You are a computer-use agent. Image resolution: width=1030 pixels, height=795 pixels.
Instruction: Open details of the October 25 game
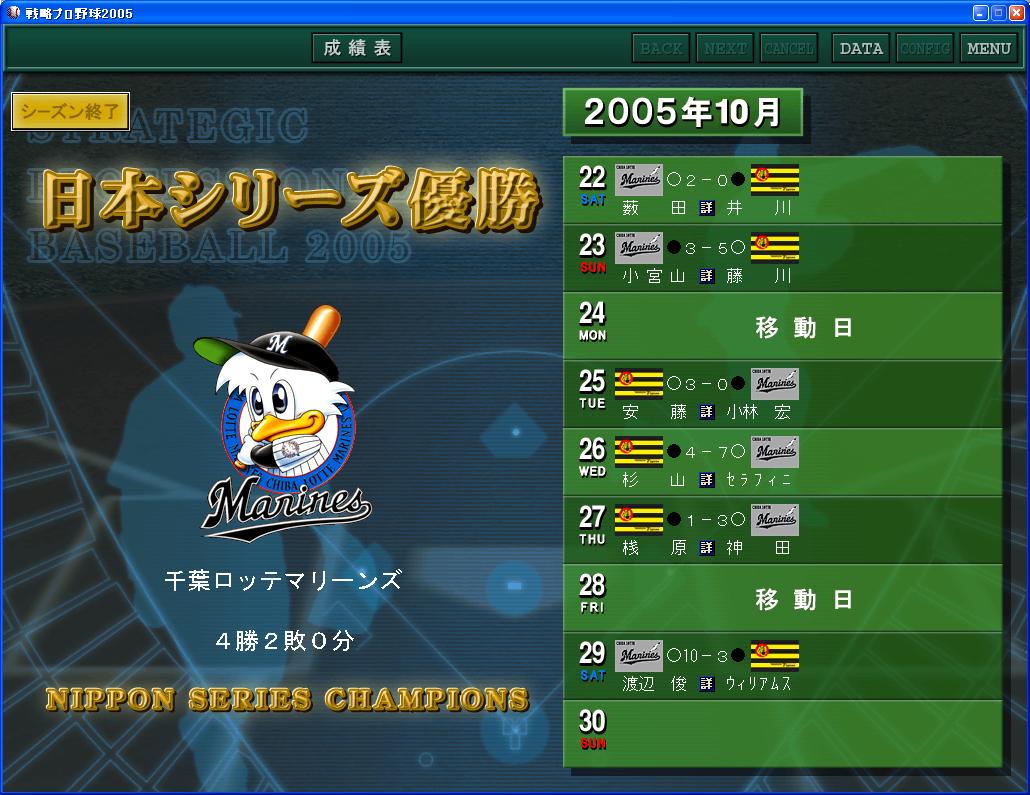pyautogui.click(x=707, y=412)
